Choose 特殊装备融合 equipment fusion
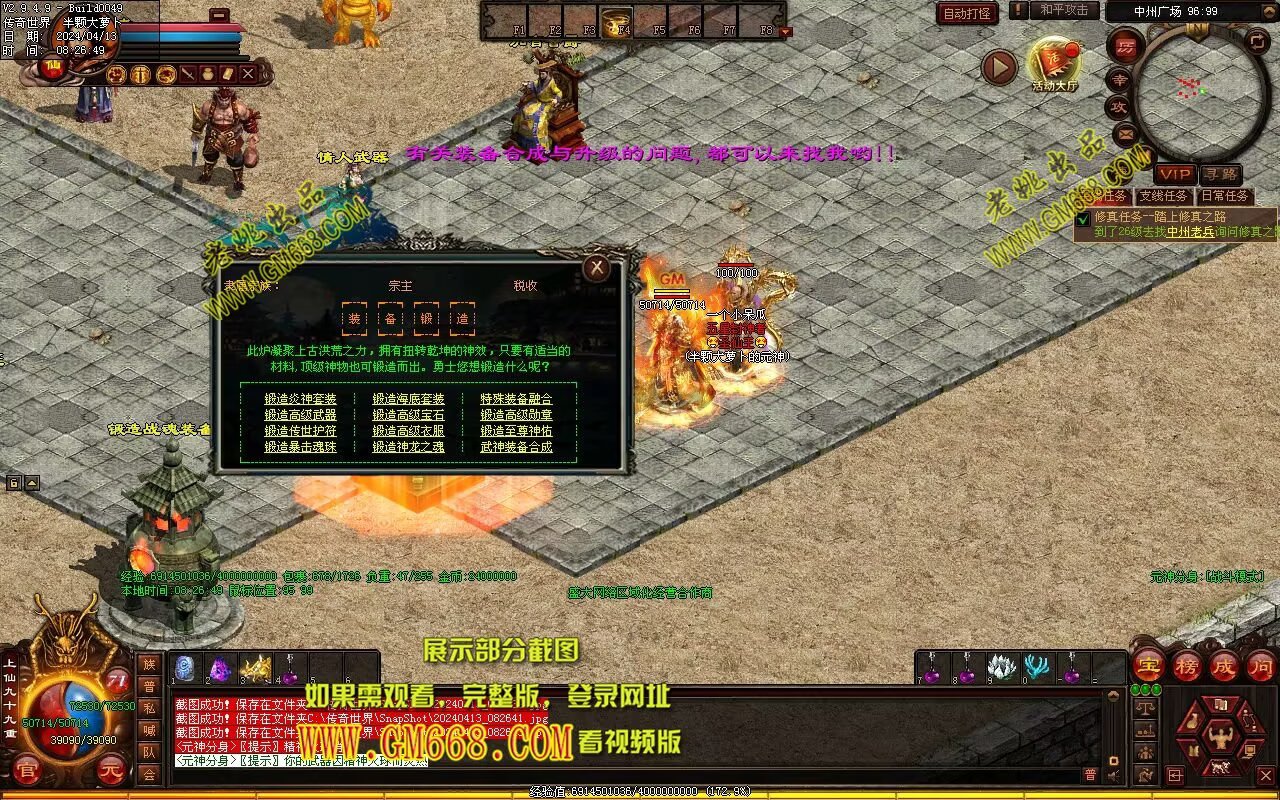 (x=516, y=399)
